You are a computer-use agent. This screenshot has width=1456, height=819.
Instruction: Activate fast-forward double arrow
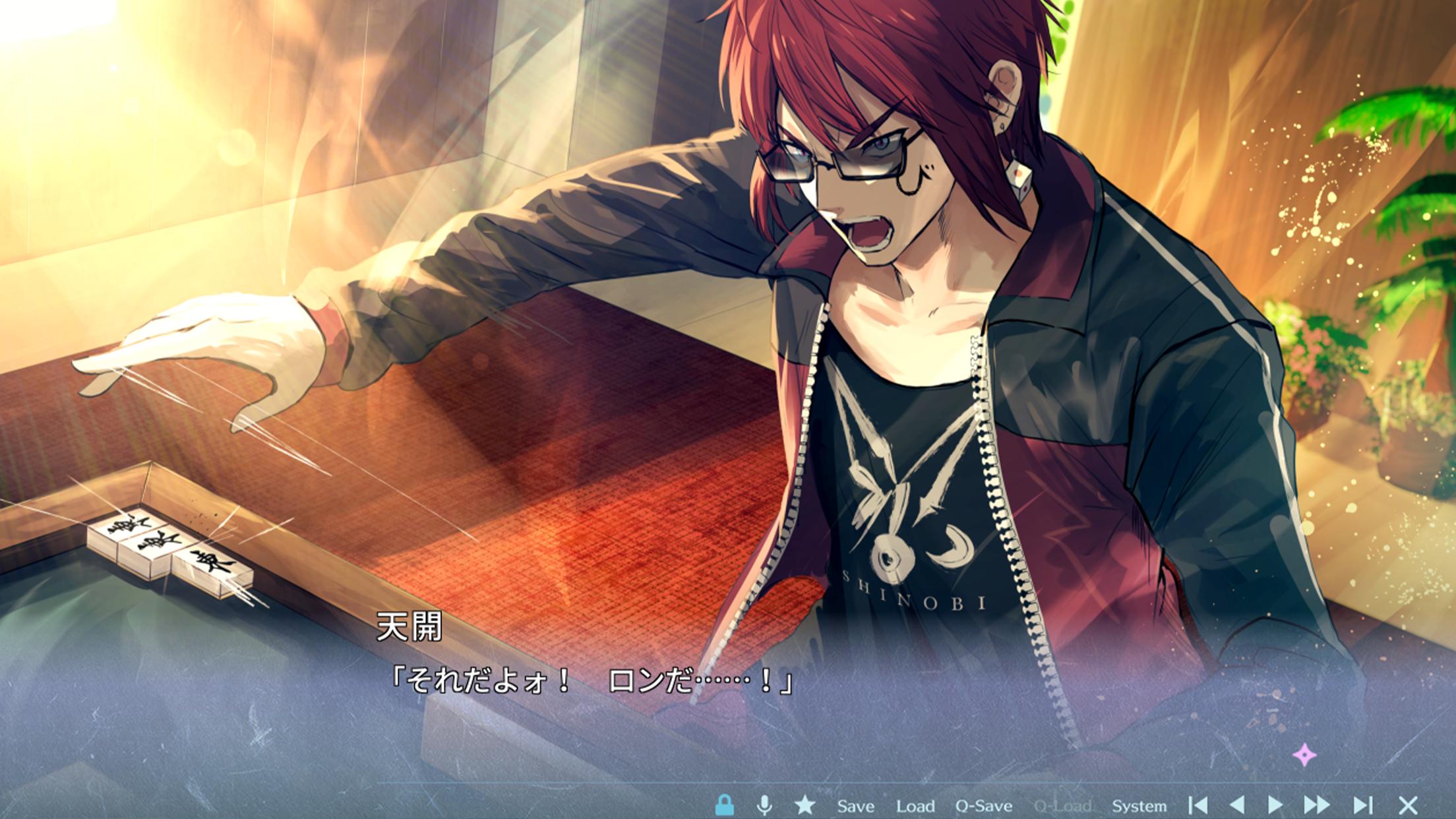pos(1316,805)
